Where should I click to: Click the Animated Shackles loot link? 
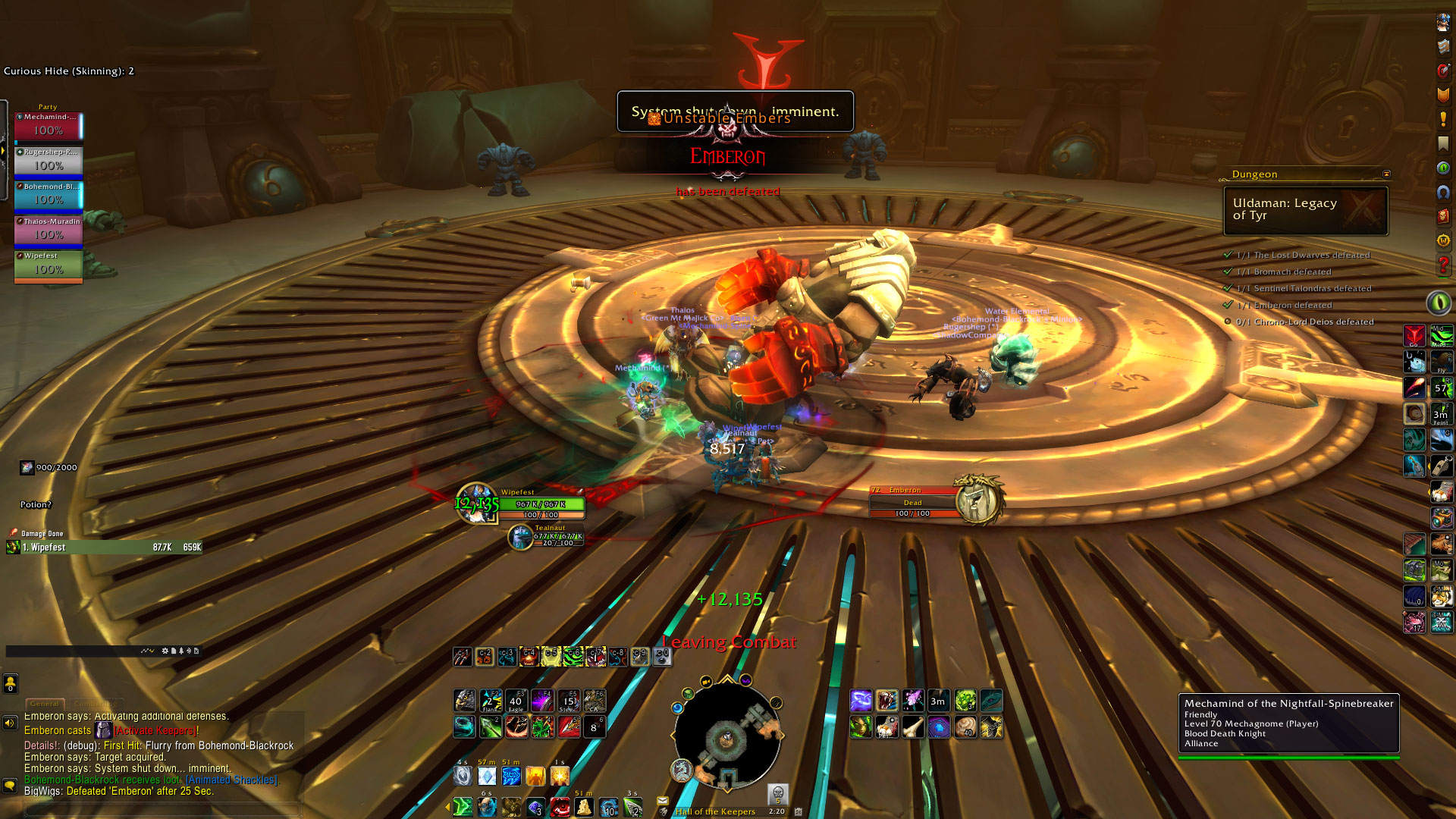click(x=232, y=780)
